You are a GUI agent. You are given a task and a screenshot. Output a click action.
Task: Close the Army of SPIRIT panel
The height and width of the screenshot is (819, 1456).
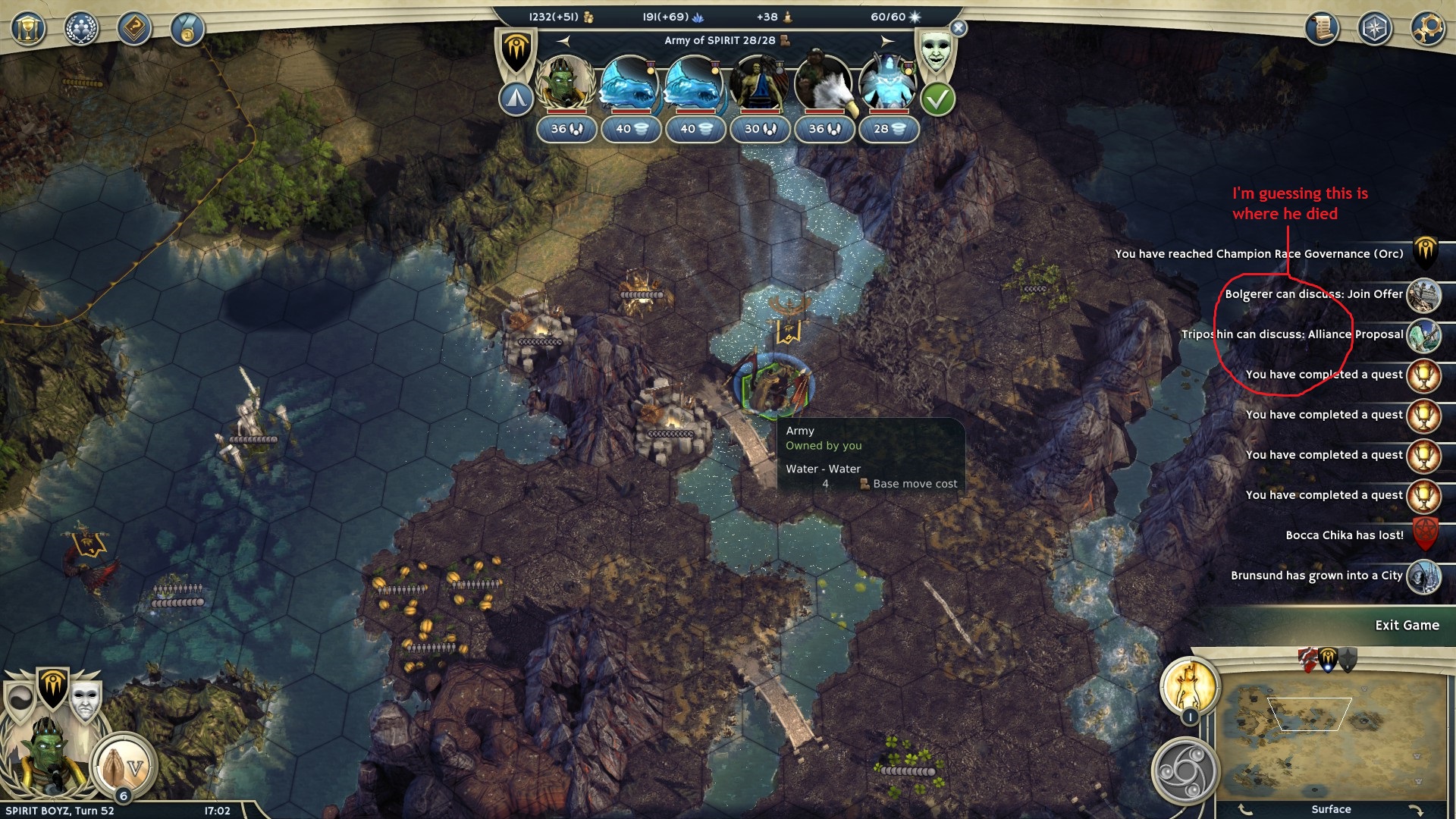959,29
